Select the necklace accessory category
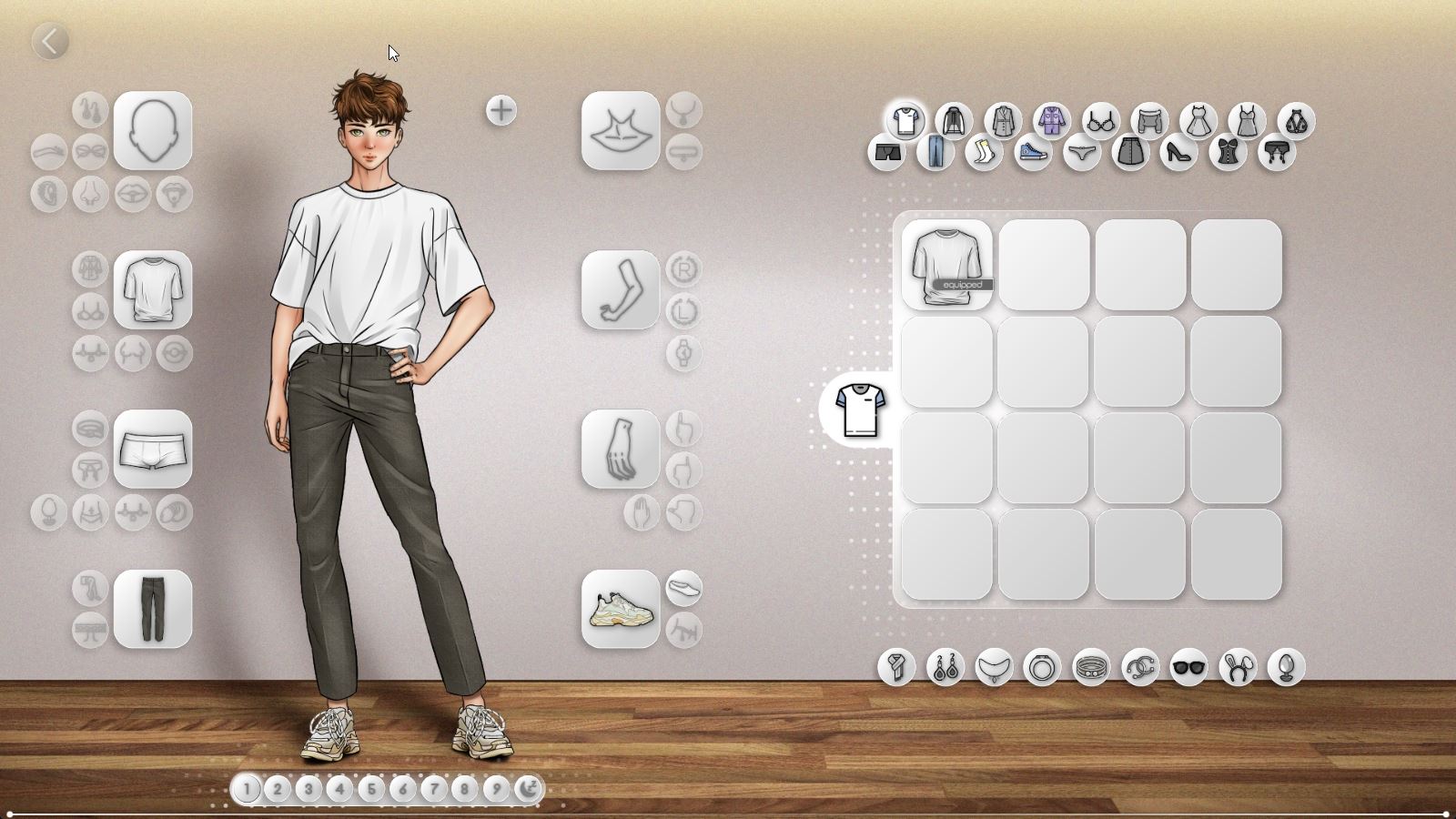 [x=995, y=667]
